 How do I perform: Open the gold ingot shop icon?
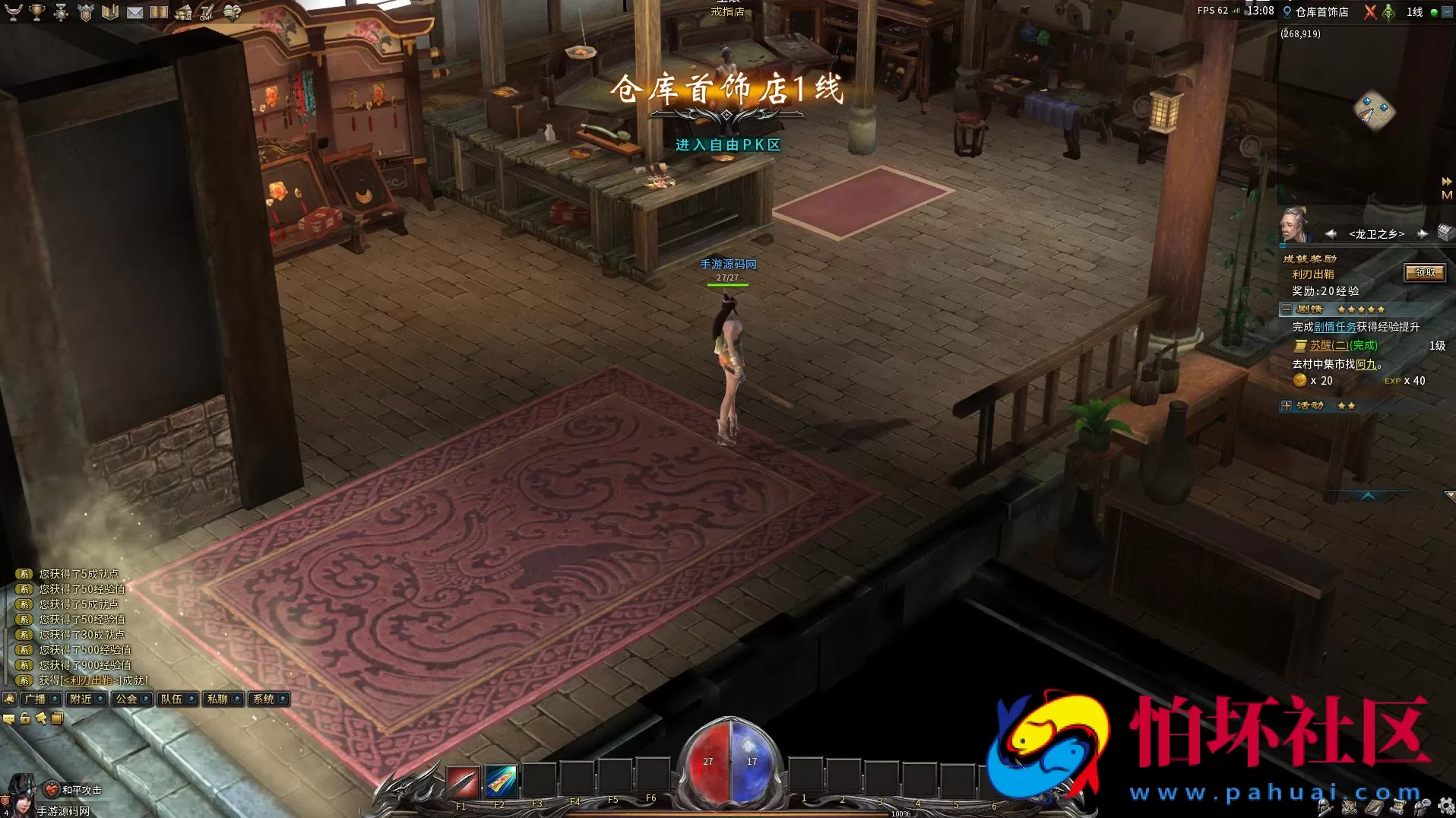[184, 12]
